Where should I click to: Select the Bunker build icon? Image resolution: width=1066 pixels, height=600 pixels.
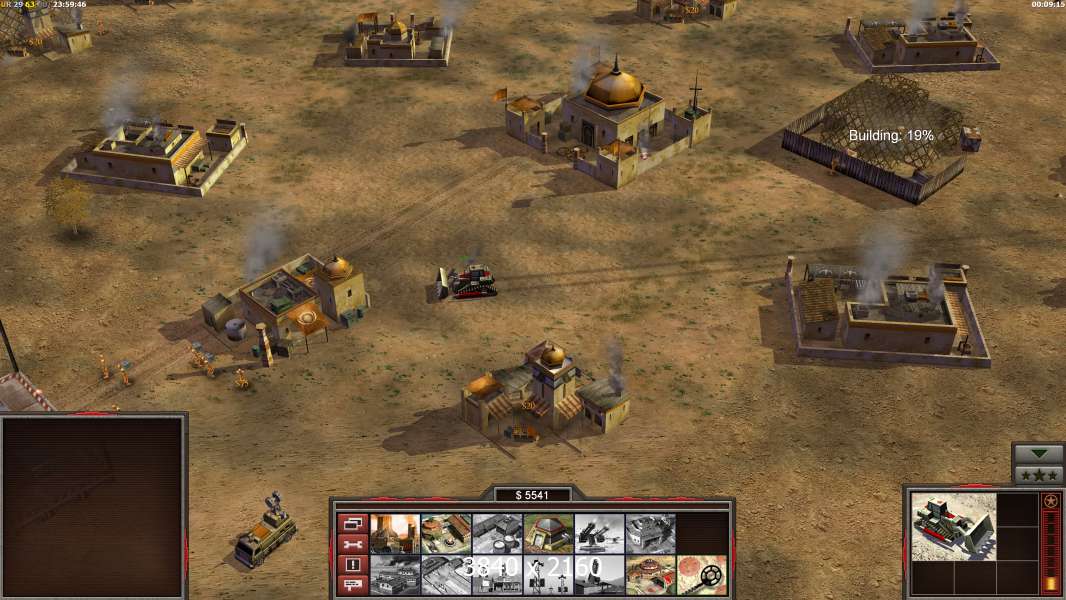(548, 533)
